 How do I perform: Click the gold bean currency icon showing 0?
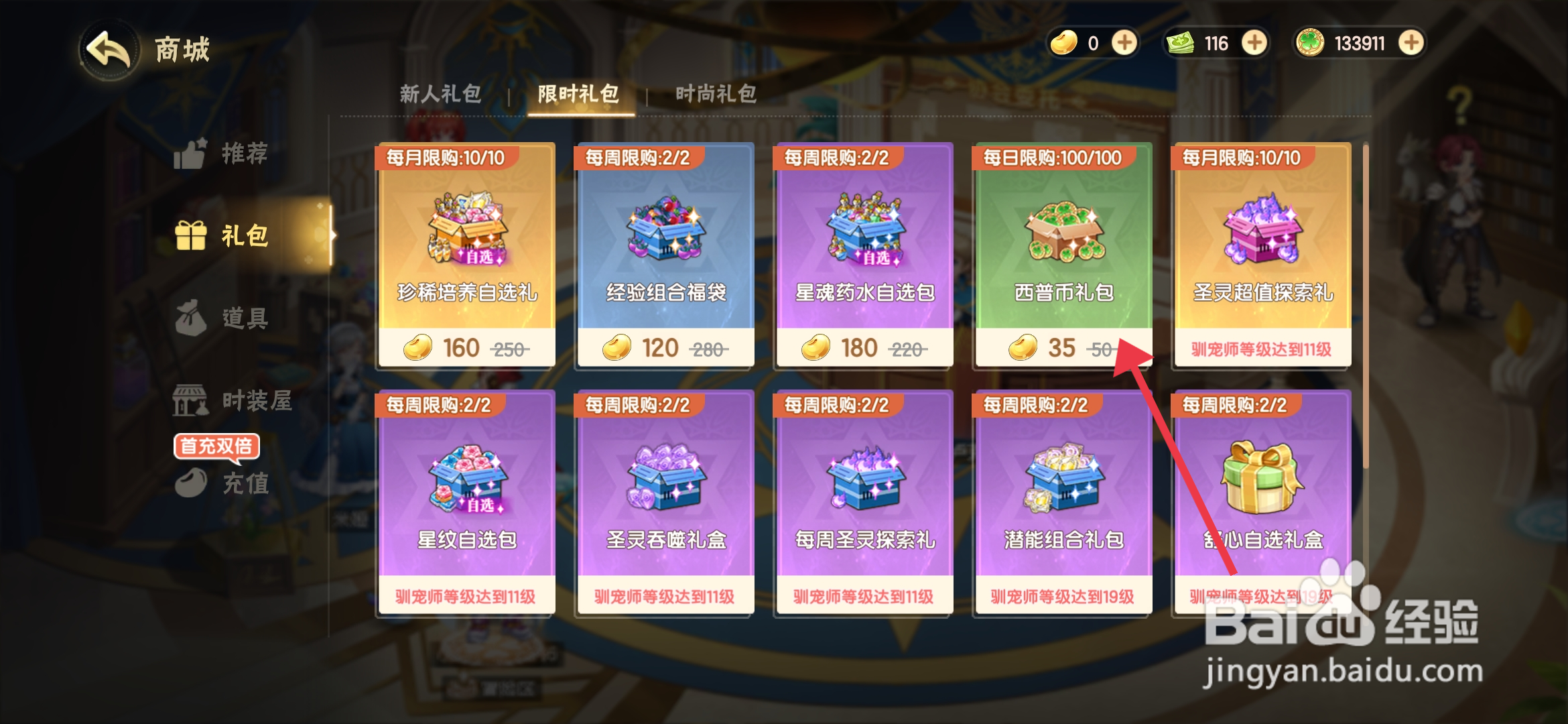1064,42
